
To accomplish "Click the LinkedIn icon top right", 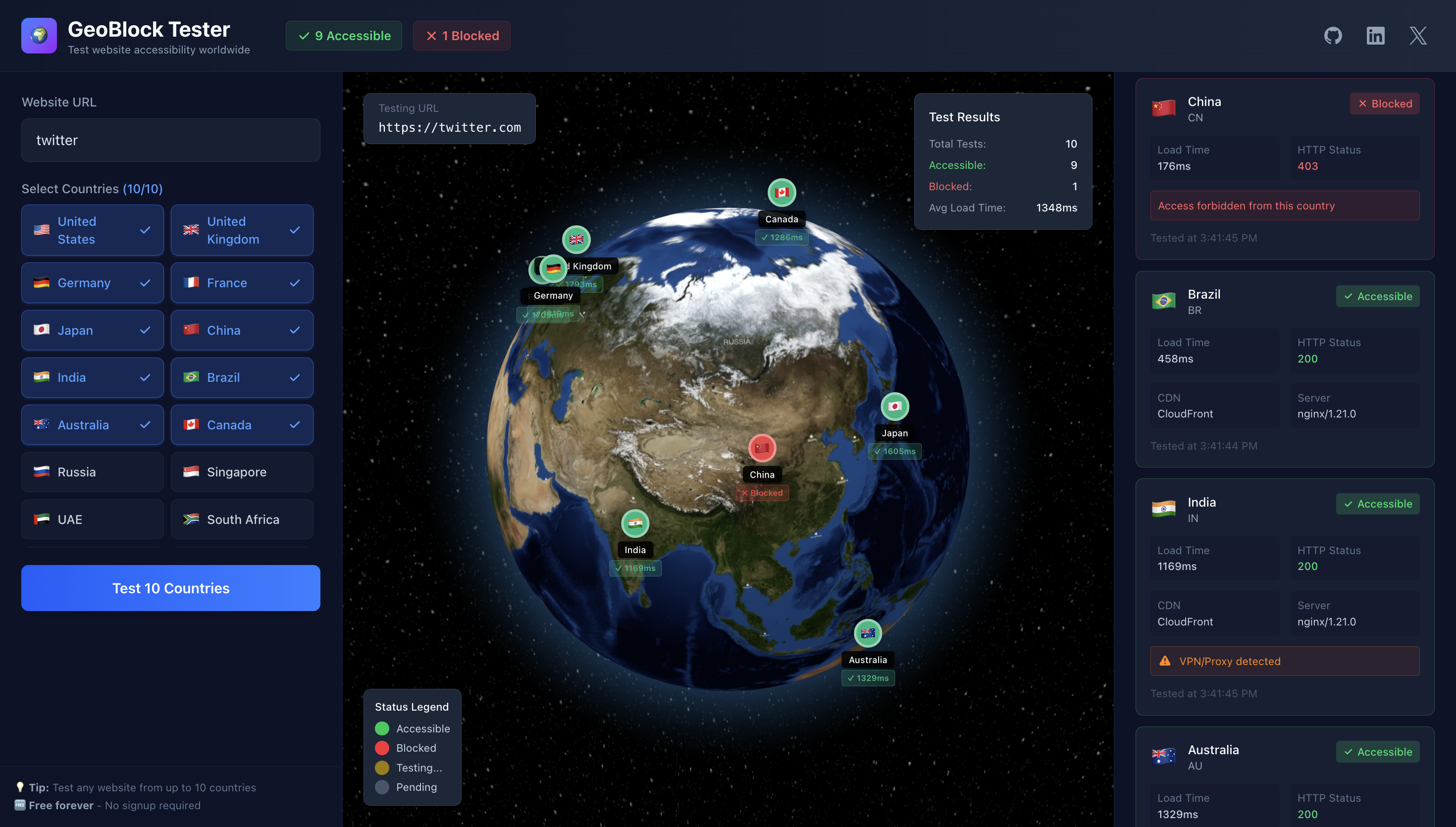I will tap(1375, 35).
